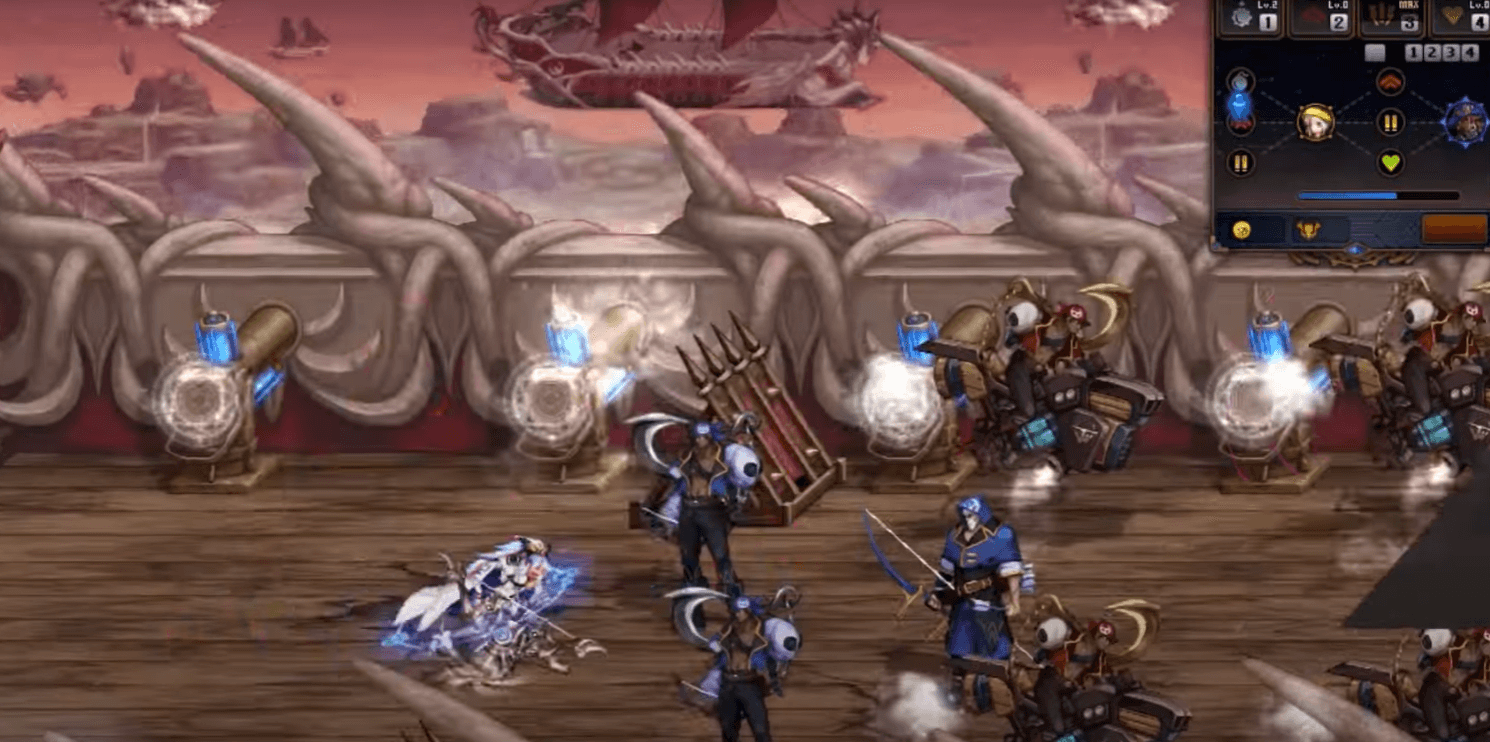Select the Lv.2 skill in slot 1

1249,16
